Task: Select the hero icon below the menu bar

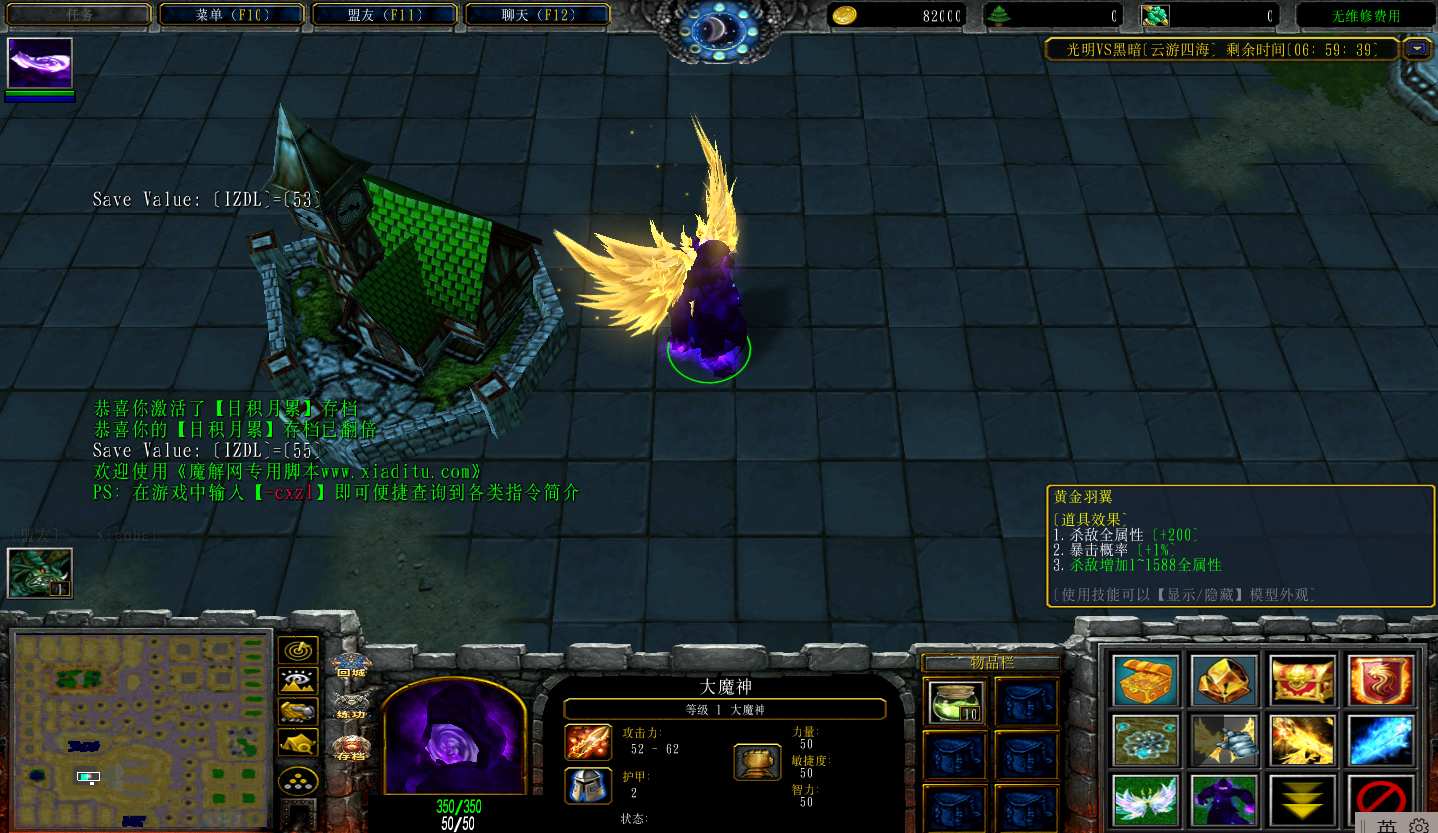Action: pos(40,64)
